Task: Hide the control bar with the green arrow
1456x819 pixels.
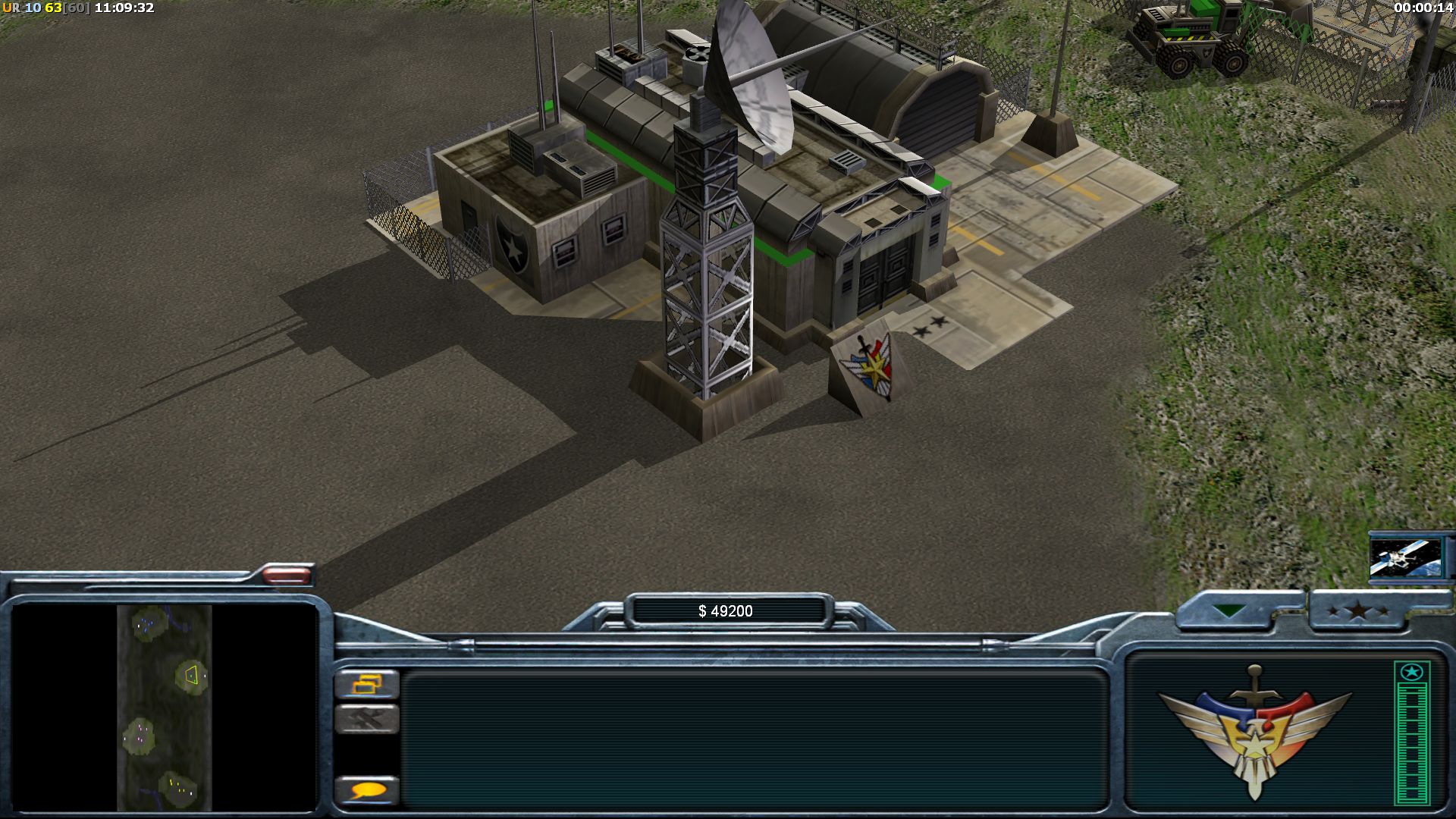Action: tap(1227, 610)
